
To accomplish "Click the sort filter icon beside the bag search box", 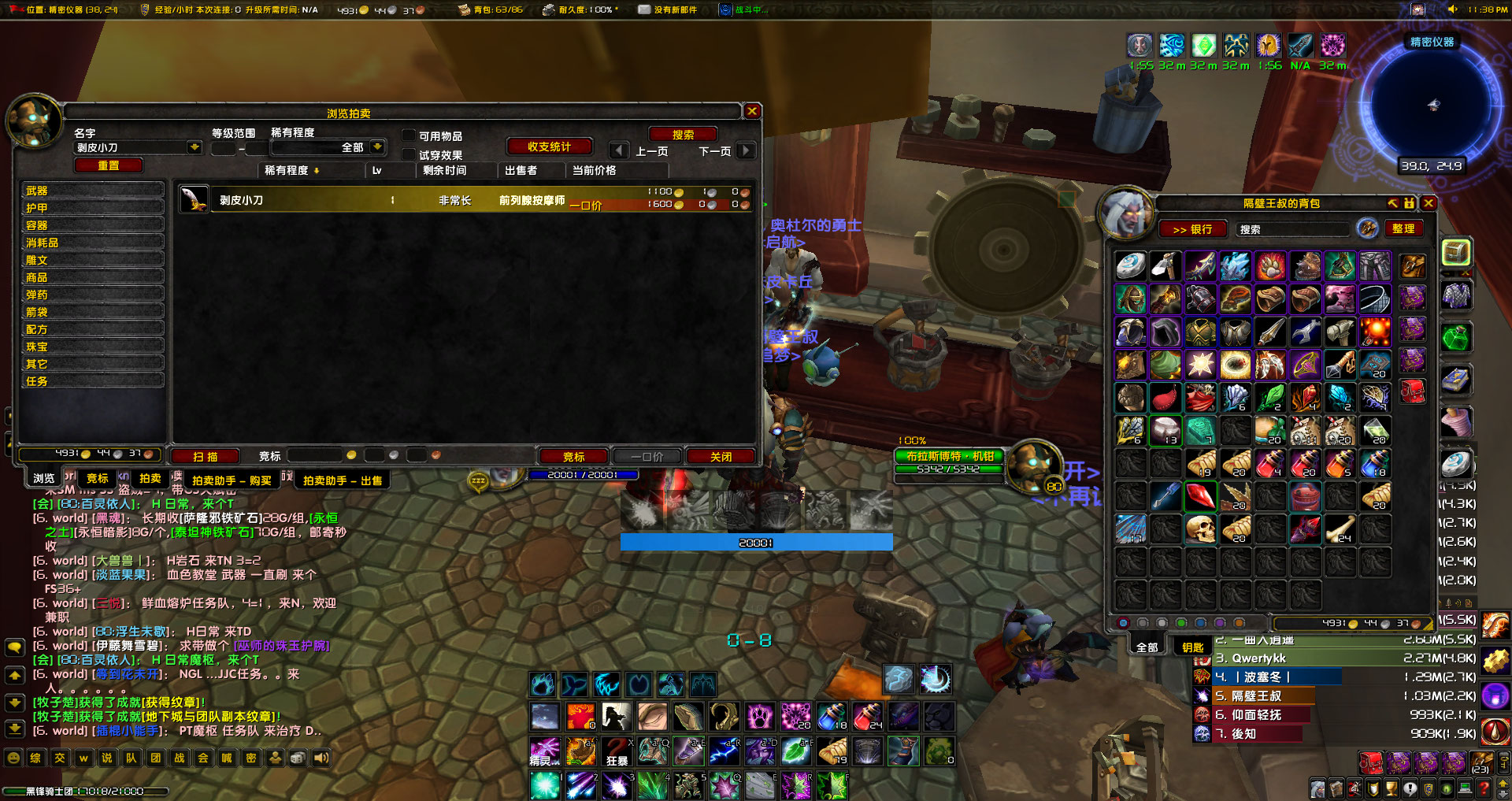I will coord(1367,228).
